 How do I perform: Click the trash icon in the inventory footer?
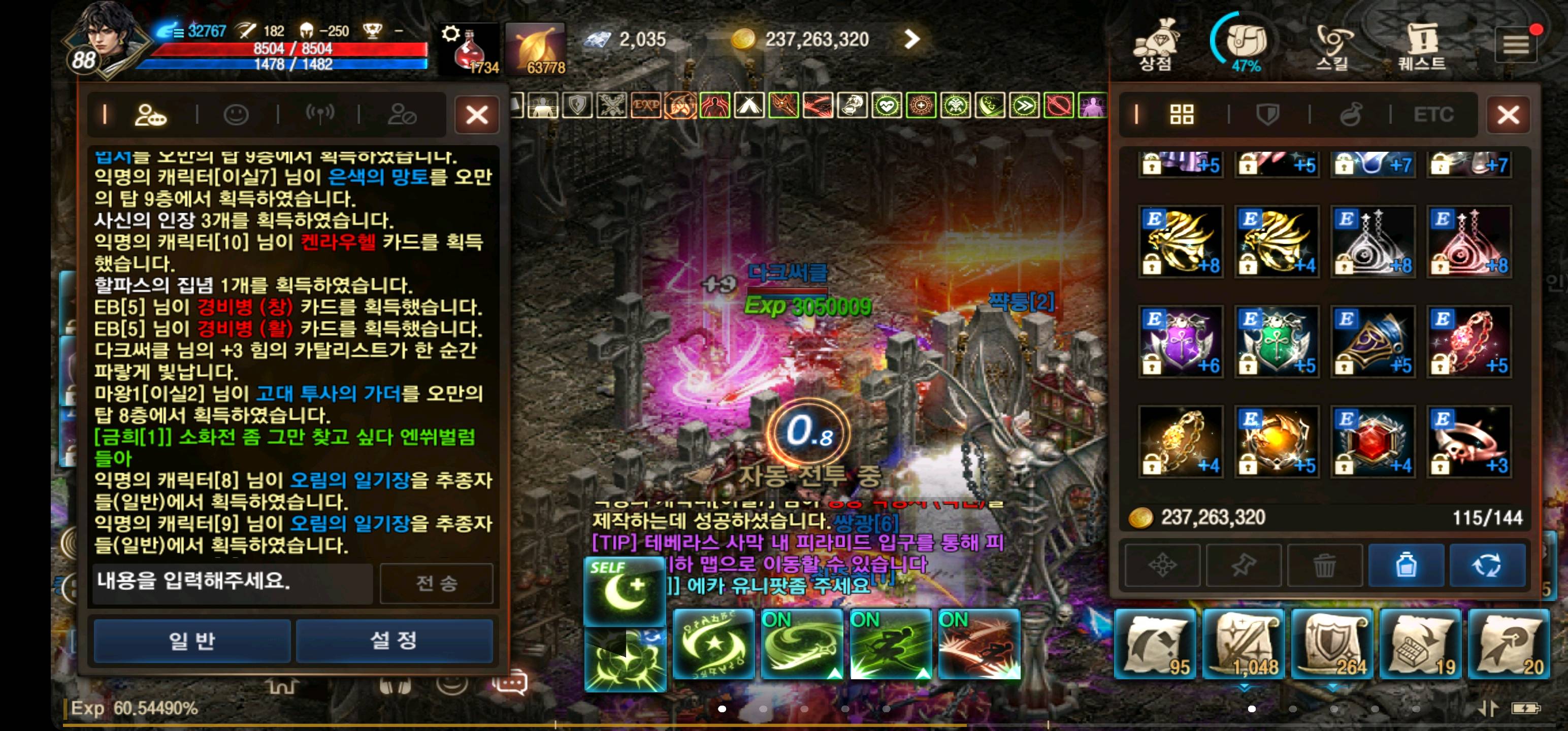point(1326,565)
